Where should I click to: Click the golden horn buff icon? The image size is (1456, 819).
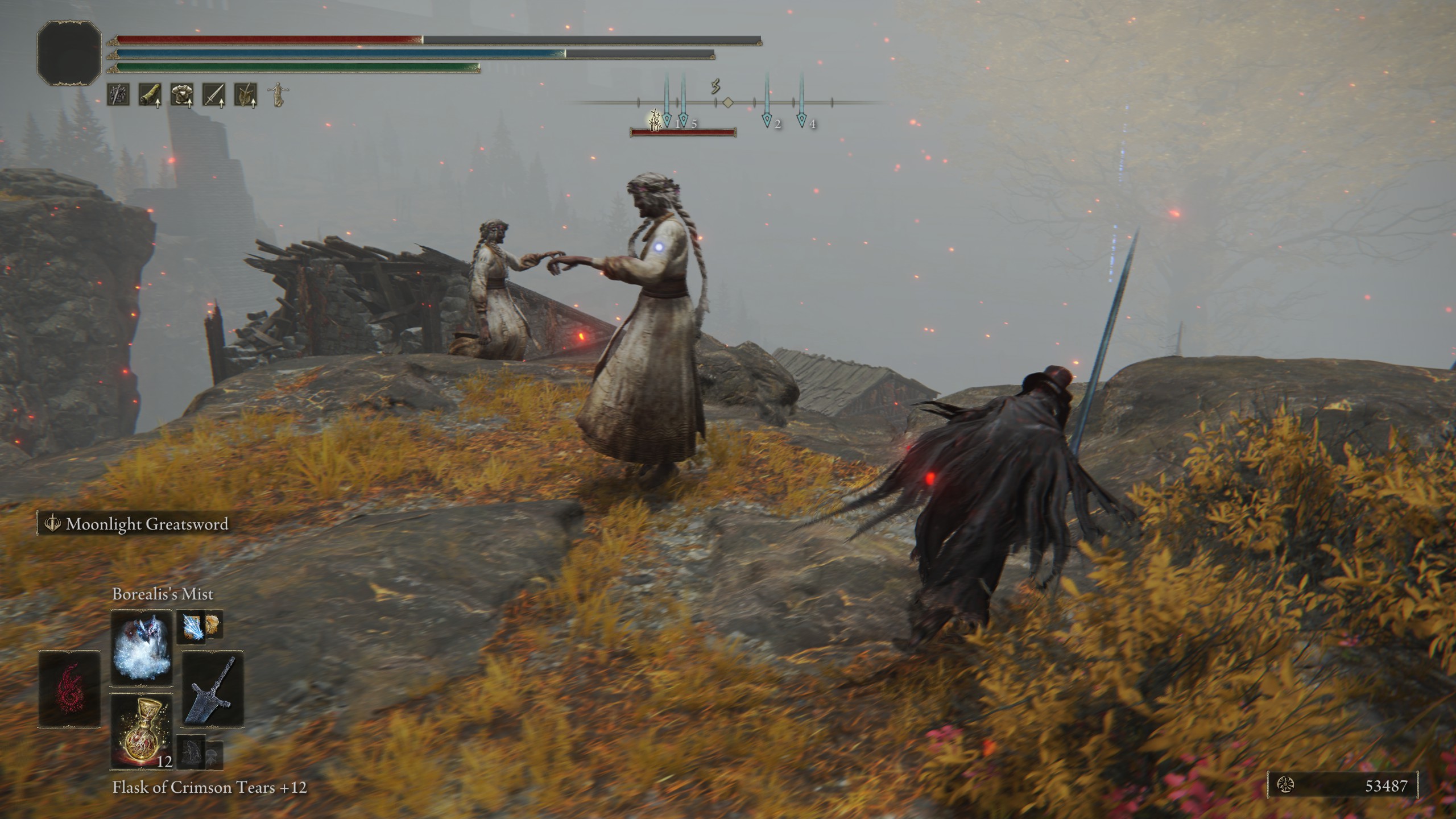click(149, 94)
